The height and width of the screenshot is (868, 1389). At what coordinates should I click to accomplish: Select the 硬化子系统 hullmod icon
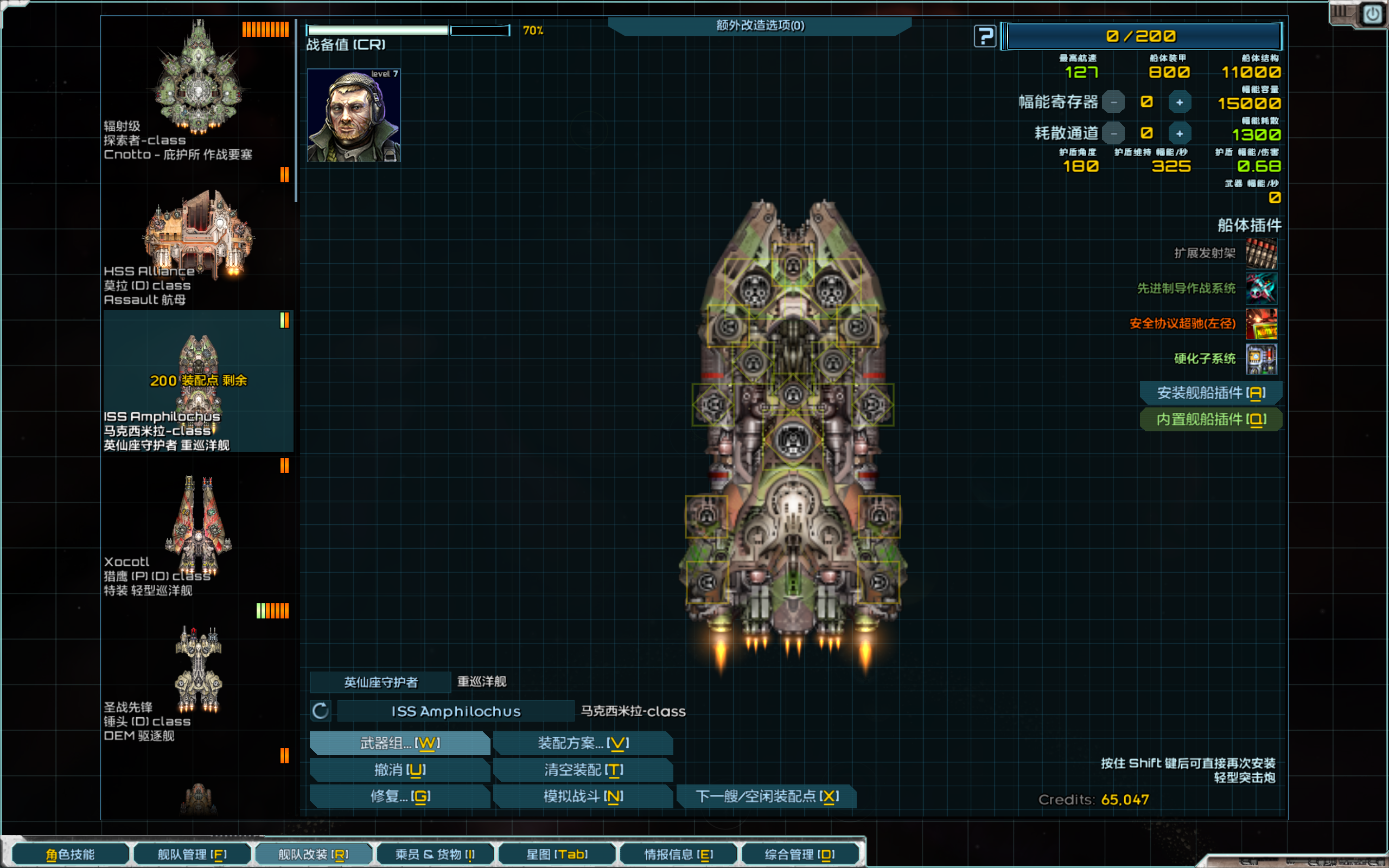click(x=1261, y=359)
